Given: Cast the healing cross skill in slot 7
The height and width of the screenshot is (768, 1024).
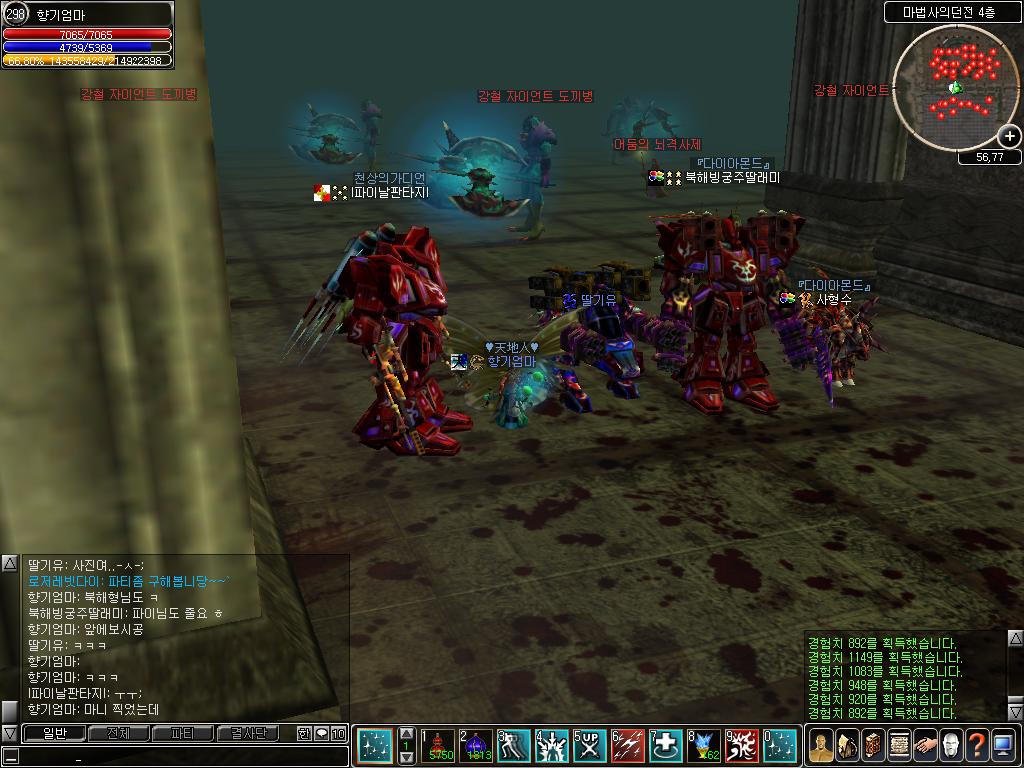Looking at the screenshot, I should point(666,746).
